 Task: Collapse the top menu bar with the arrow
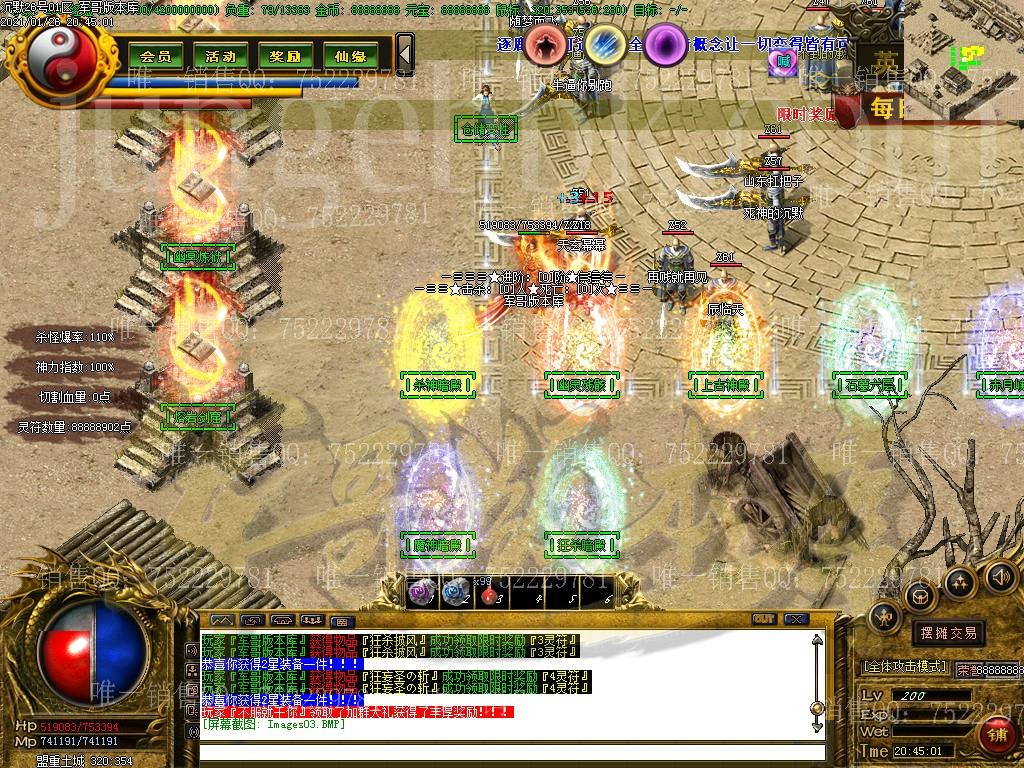(x=404, y=54)
